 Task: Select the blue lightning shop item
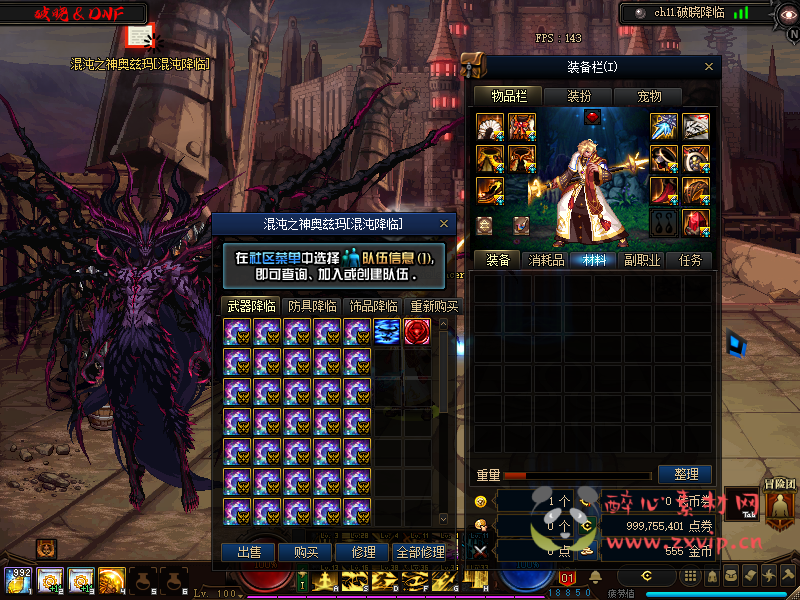[x=387, y=332]
